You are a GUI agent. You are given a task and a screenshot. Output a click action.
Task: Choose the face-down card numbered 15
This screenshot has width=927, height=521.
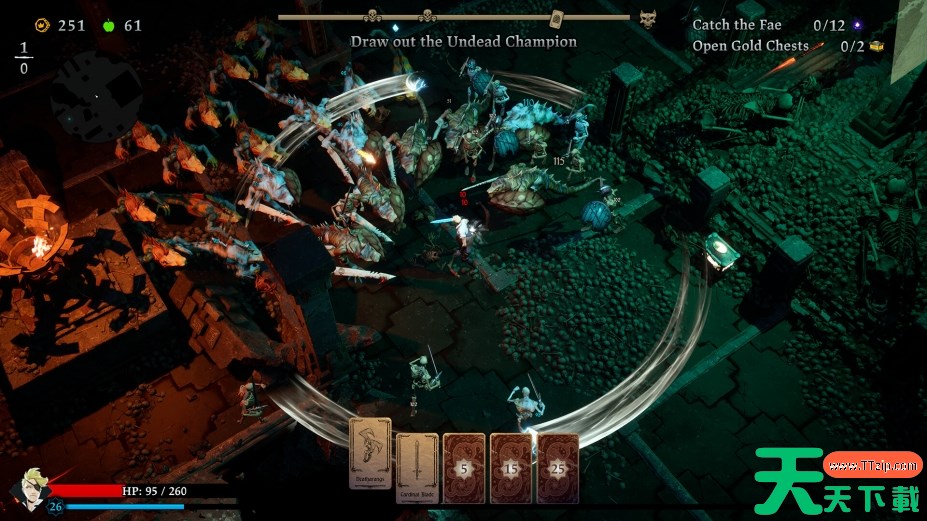tap(511, 467)
